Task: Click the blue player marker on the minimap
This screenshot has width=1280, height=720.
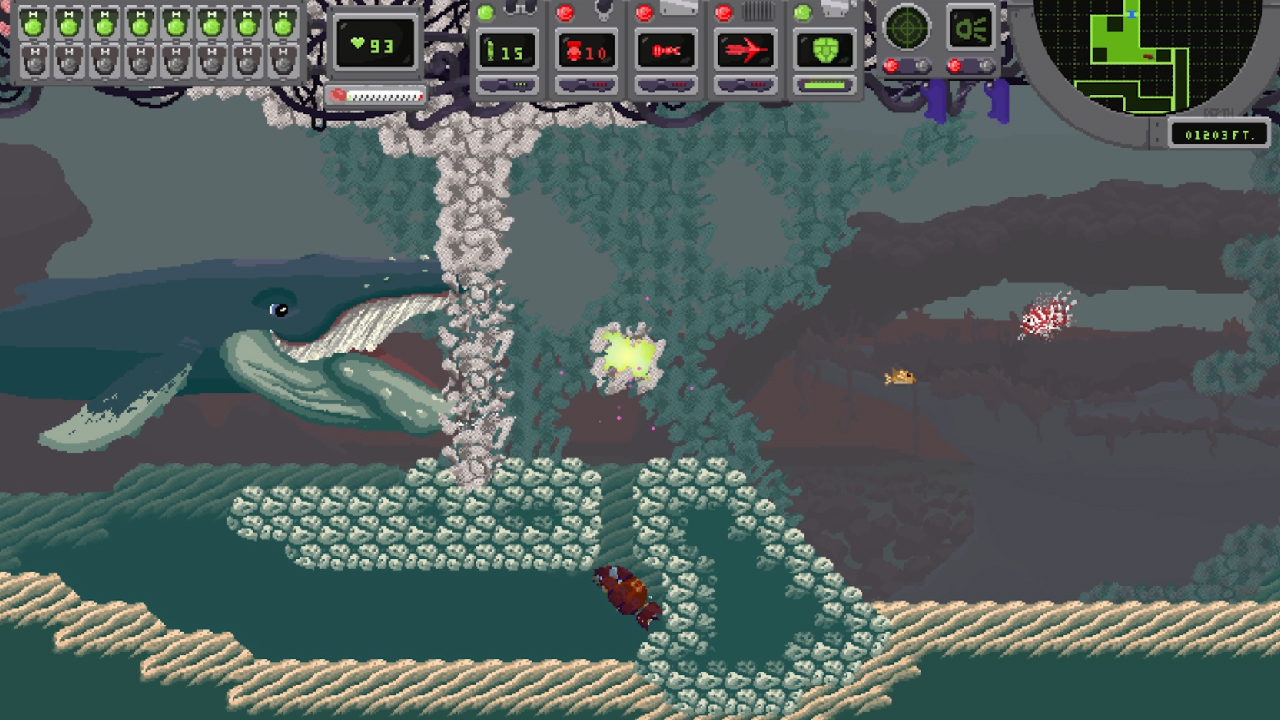Action: pyautogui.click(x=1131, y=14)
